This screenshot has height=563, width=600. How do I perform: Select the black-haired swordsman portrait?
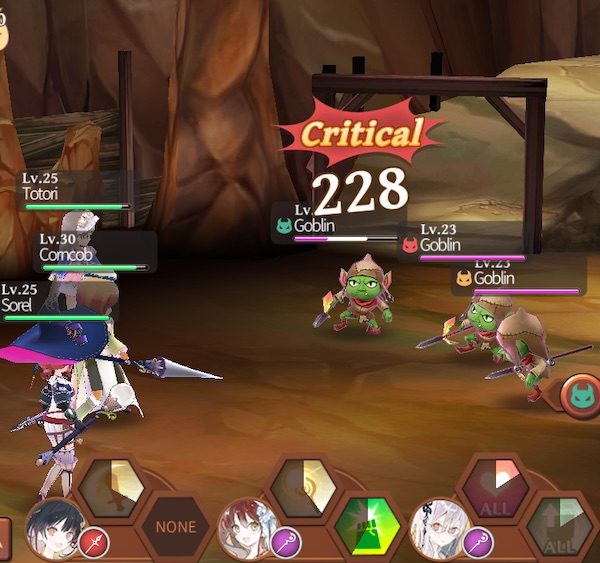53,527
